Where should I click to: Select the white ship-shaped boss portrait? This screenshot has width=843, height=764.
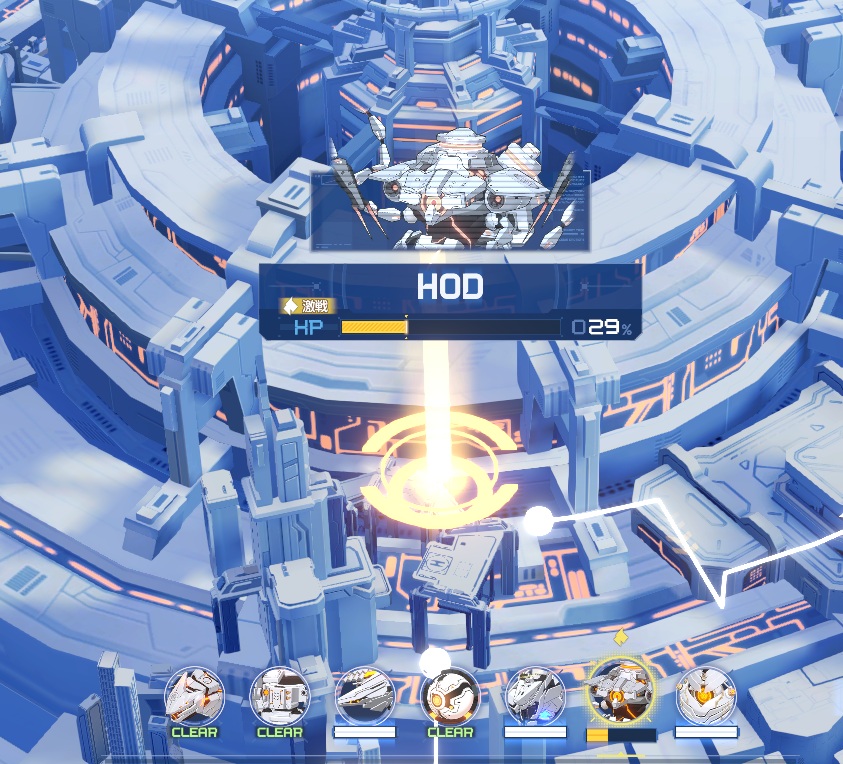[364, 696]
